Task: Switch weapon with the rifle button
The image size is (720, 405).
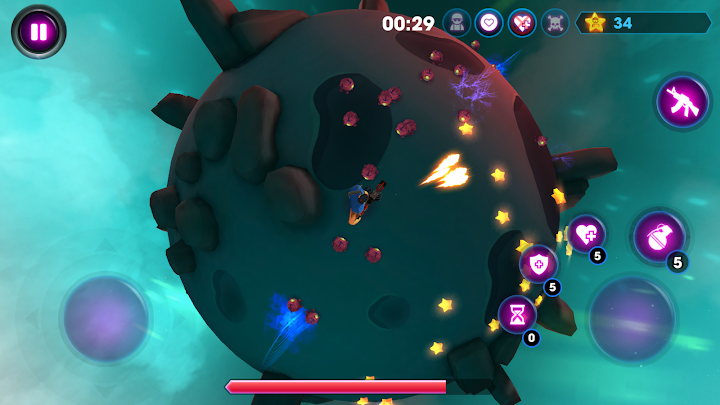Action: coord(682,102)
